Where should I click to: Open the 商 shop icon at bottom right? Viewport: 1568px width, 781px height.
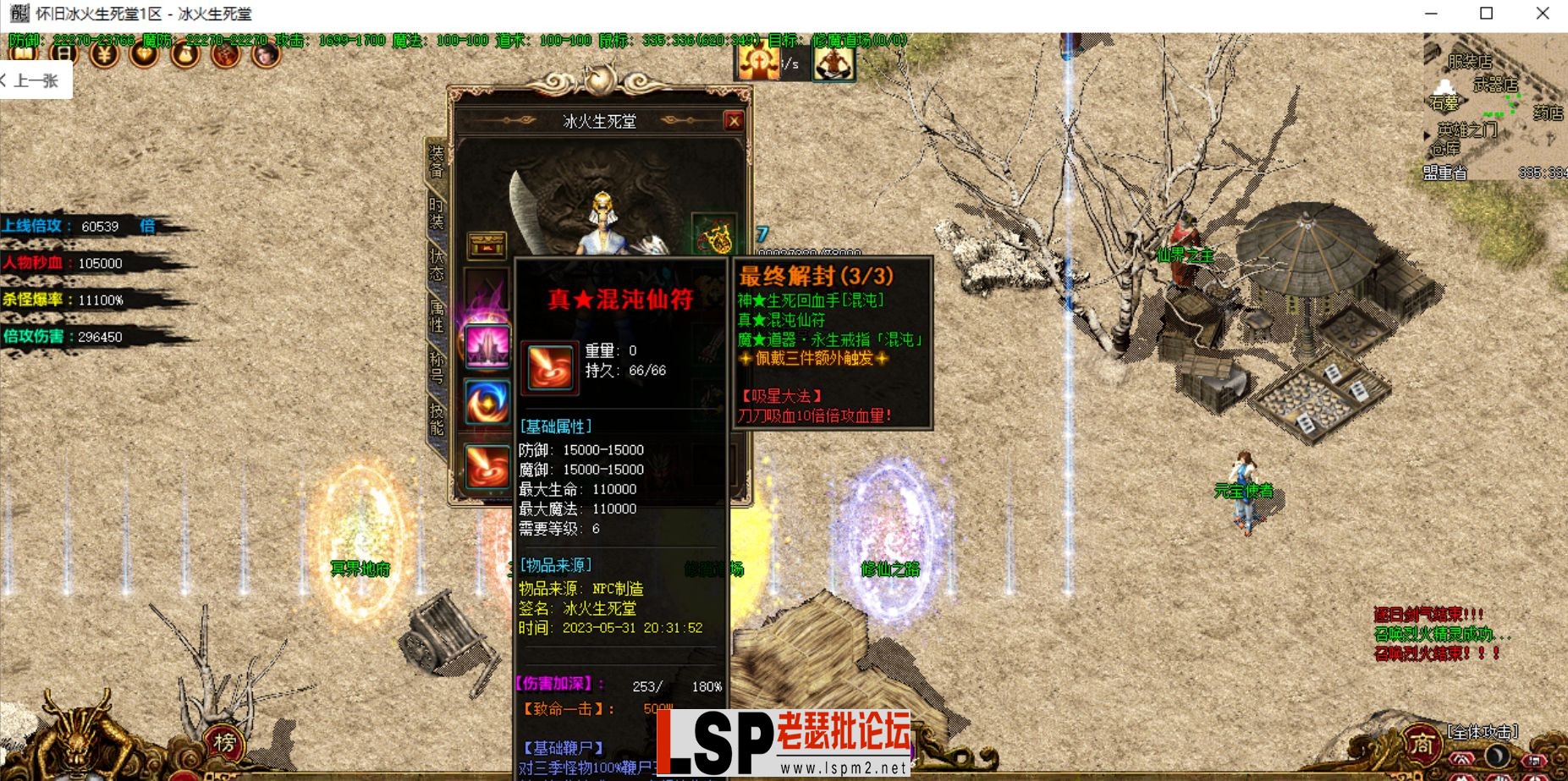click(x=1423, y=741)
